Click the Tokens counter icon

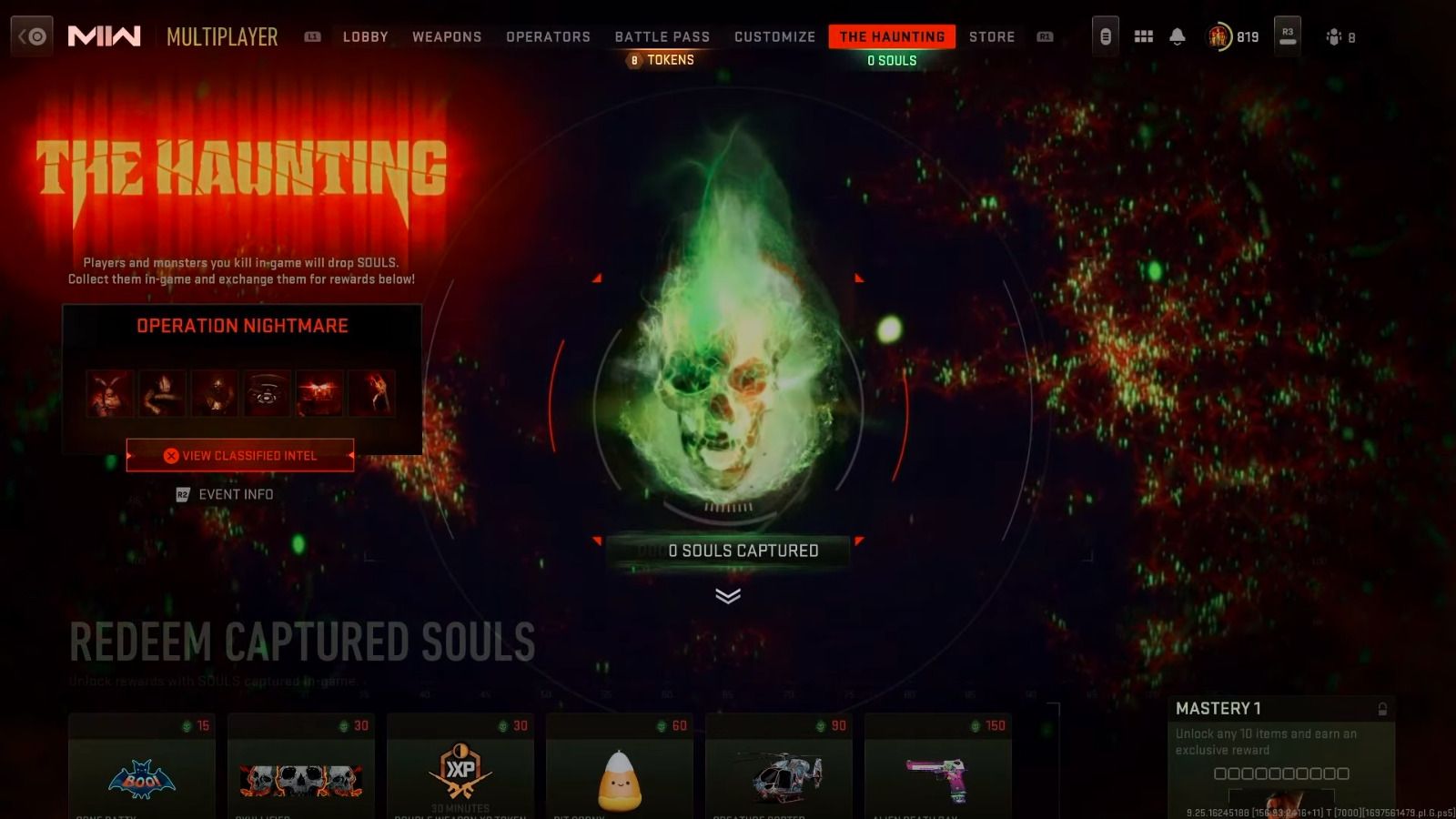point(633,60)
